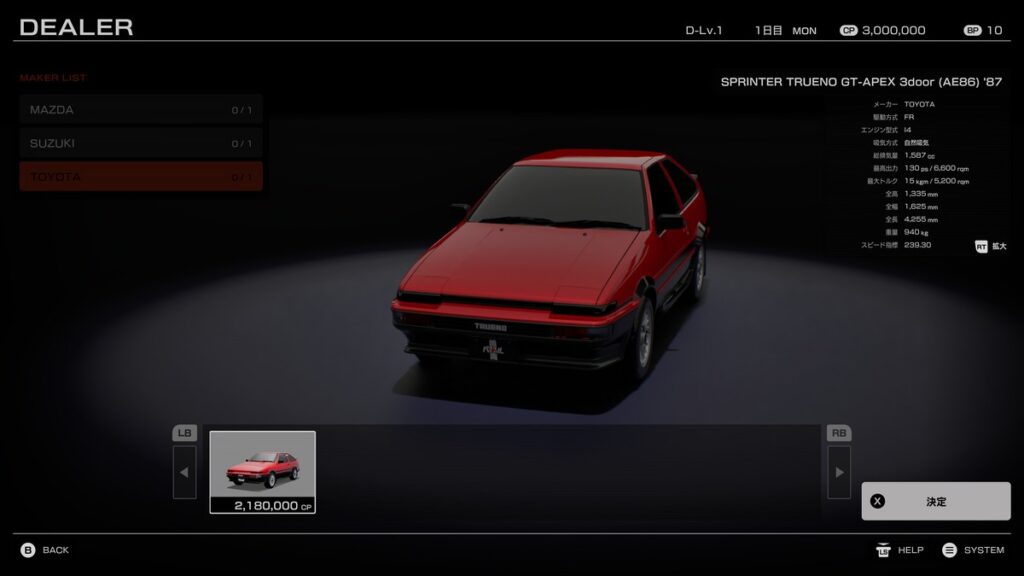1024x576 pixels.
Task: Go back with the BACK option
Action: click(45, 550)
